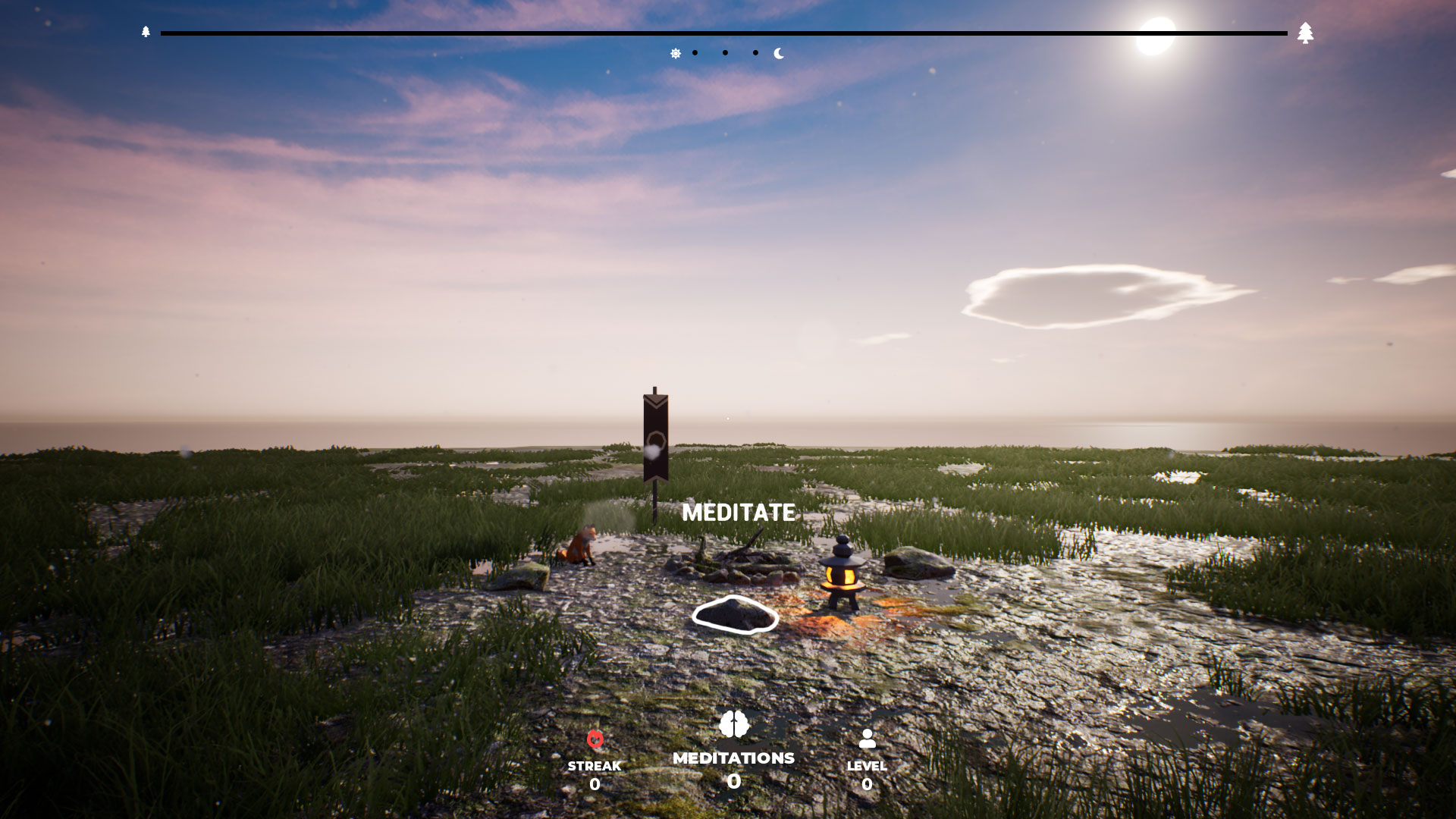Viewport: 1456px width, 819px height.
Task: Click the red Streak flame icon
Action: click(595, 739)
